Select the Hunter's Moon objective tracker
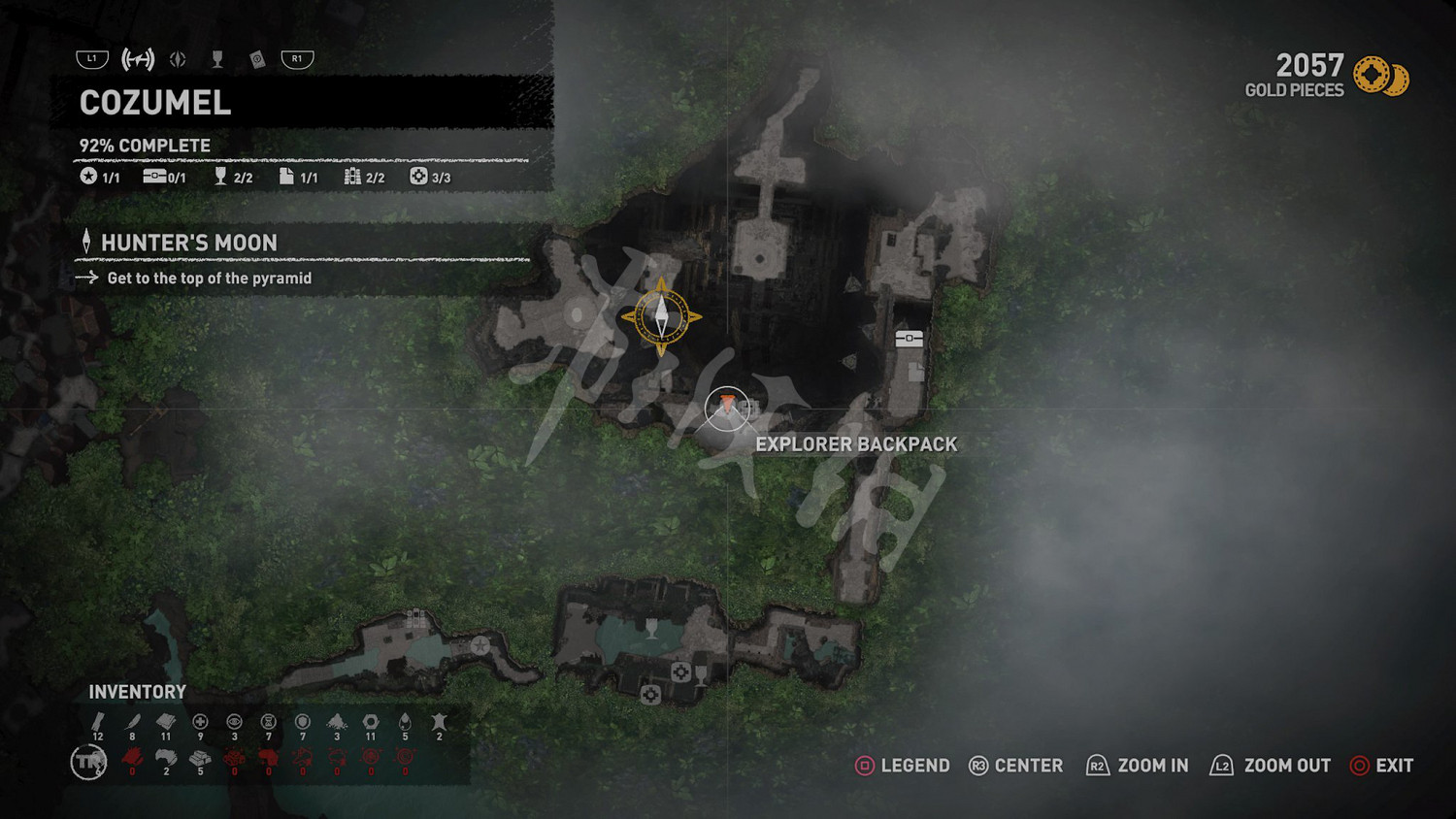 188,243
